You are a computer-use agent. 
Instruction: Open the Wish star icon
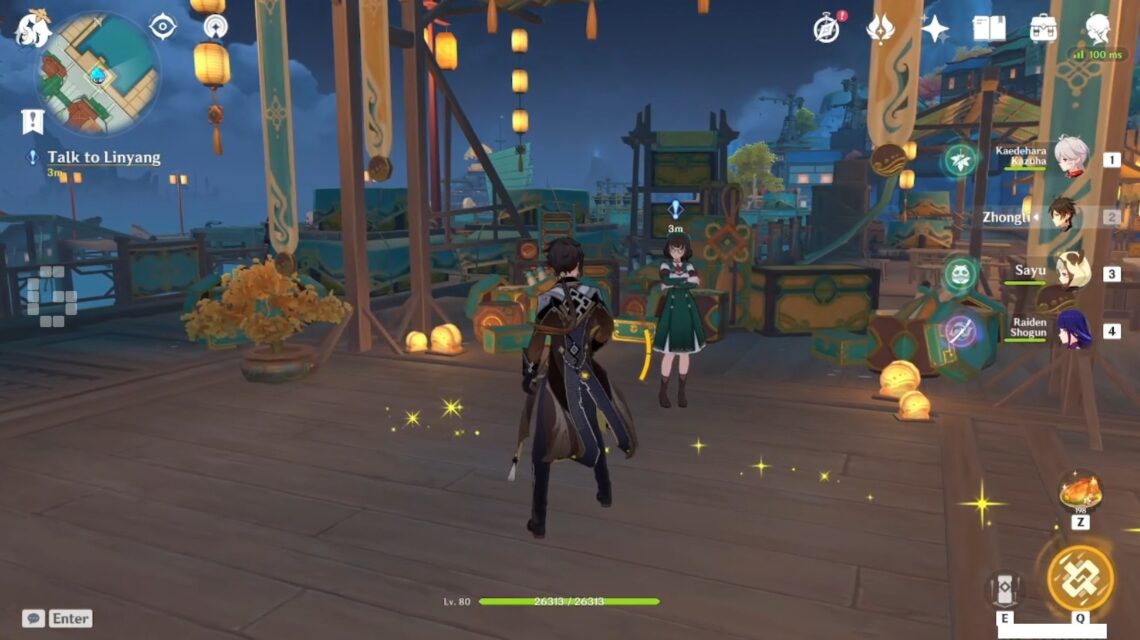click(935, 28)
